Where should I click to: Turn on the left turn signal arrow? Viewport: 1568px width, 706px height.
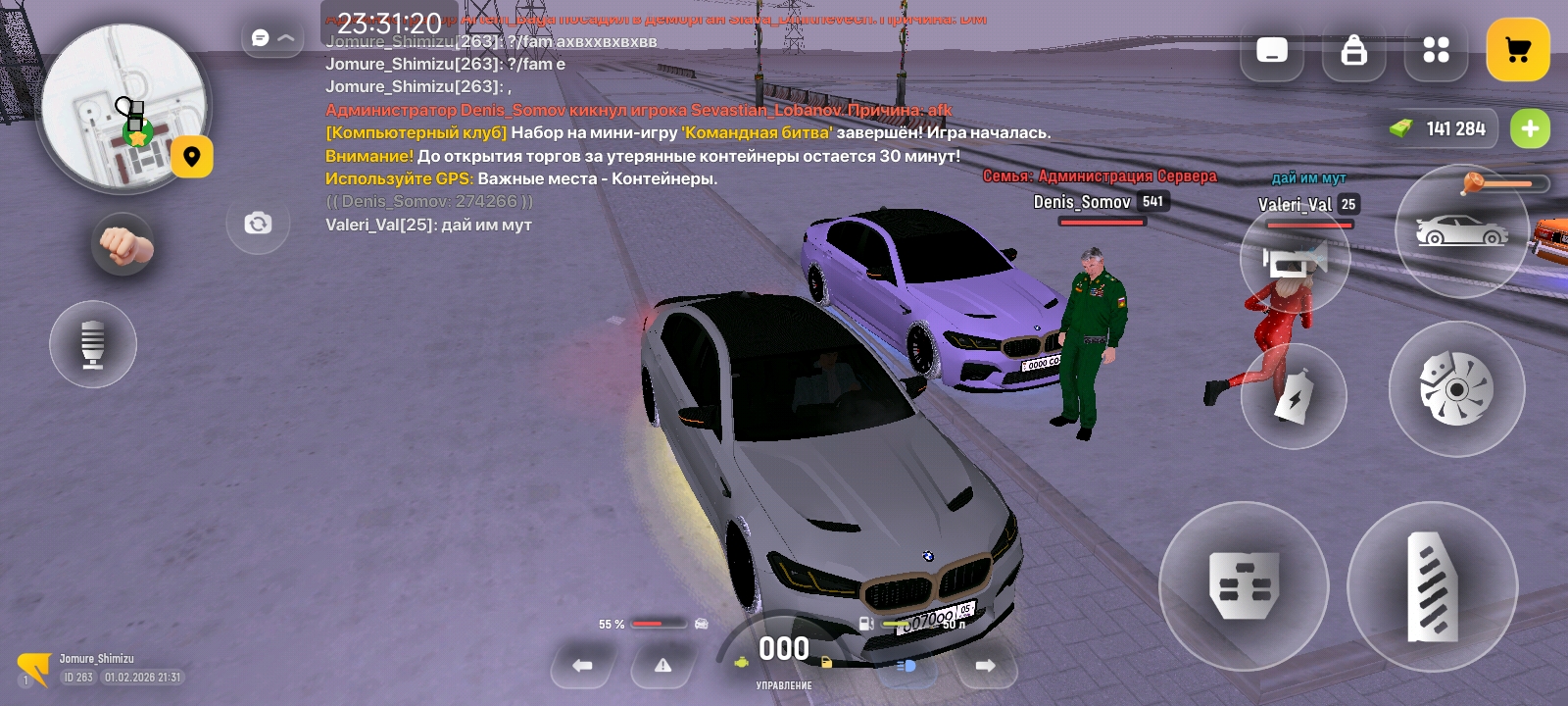click(582, 666)
